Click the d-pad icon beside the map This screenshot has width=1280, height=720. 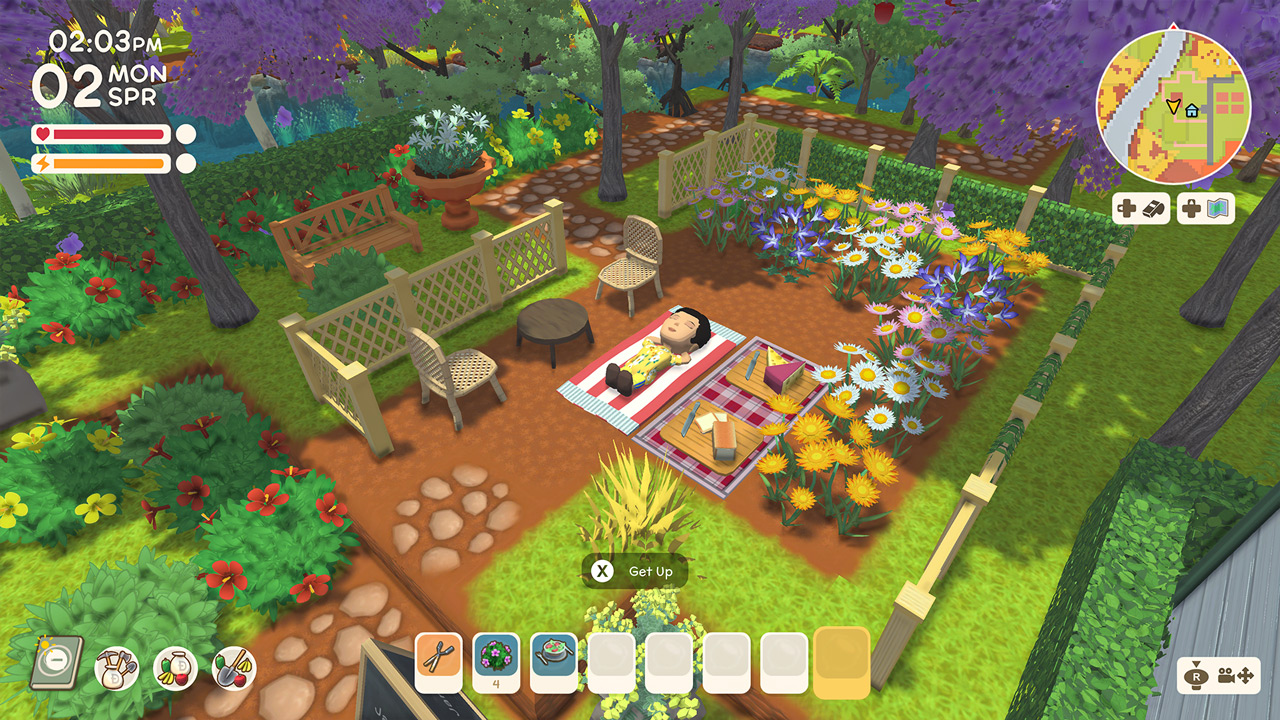1191,208
